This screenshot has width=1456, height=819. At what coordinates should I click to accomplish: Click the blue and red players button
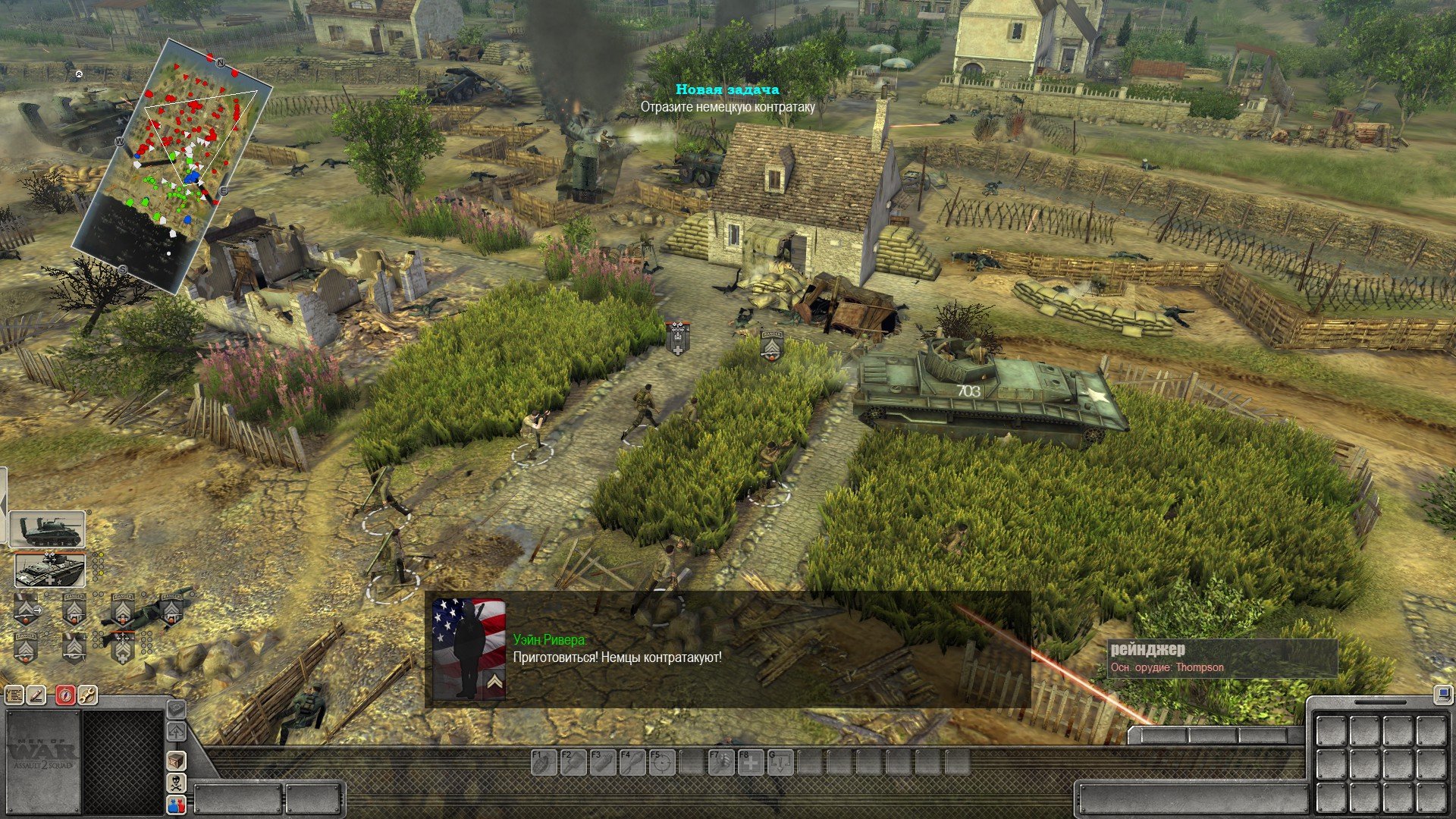click(x=176, y=805)
